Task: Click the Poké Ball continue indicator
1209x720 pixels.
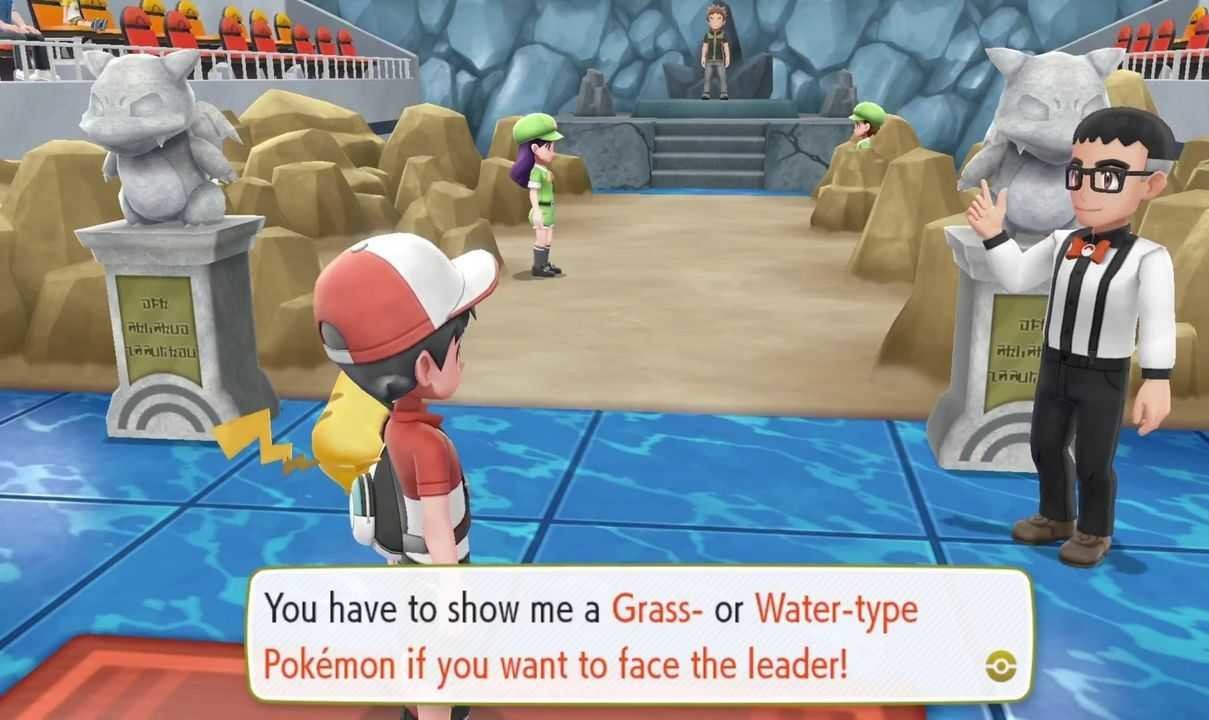Action: tap(999, 666)
